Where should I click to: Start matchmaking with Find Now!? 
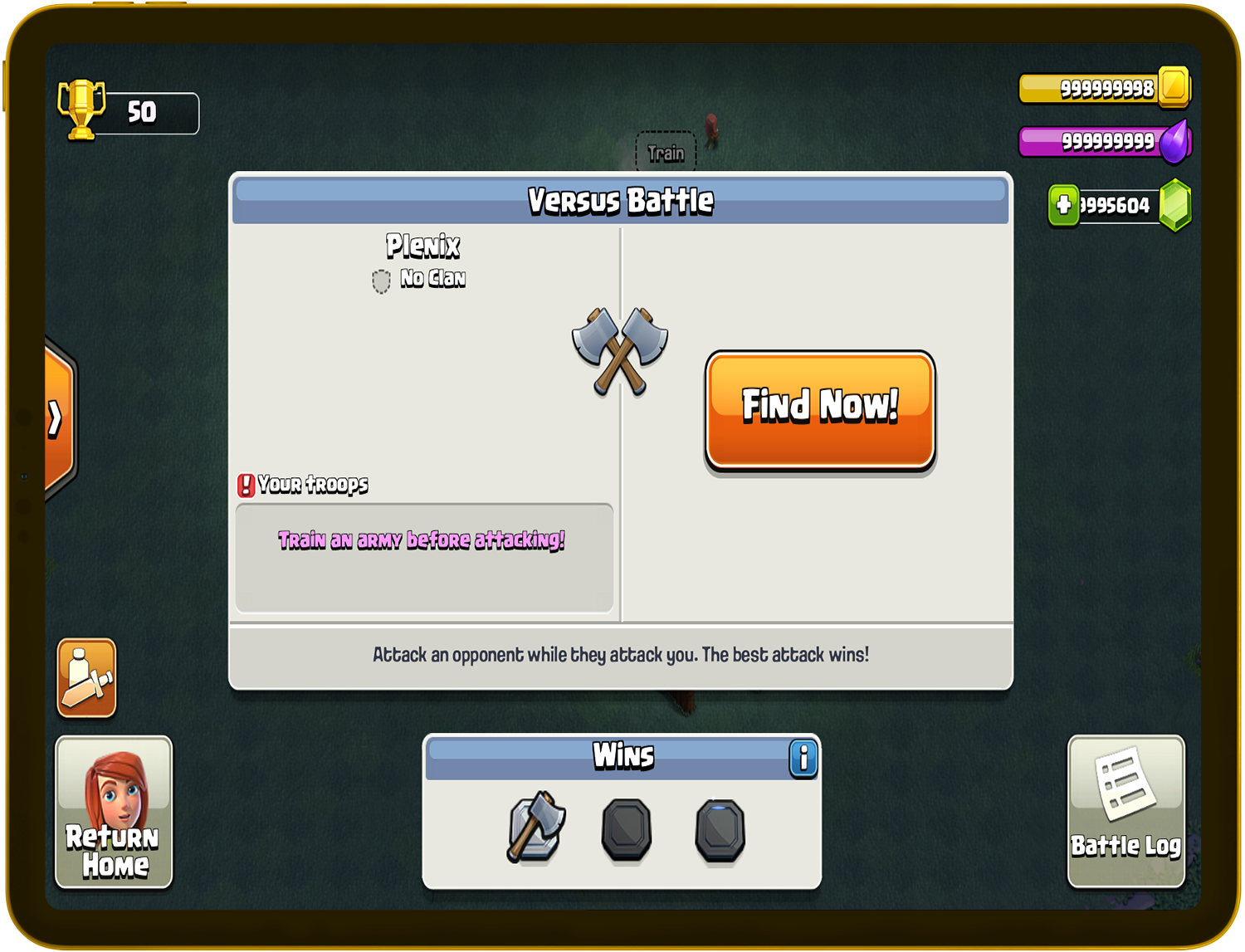(820, 410)
